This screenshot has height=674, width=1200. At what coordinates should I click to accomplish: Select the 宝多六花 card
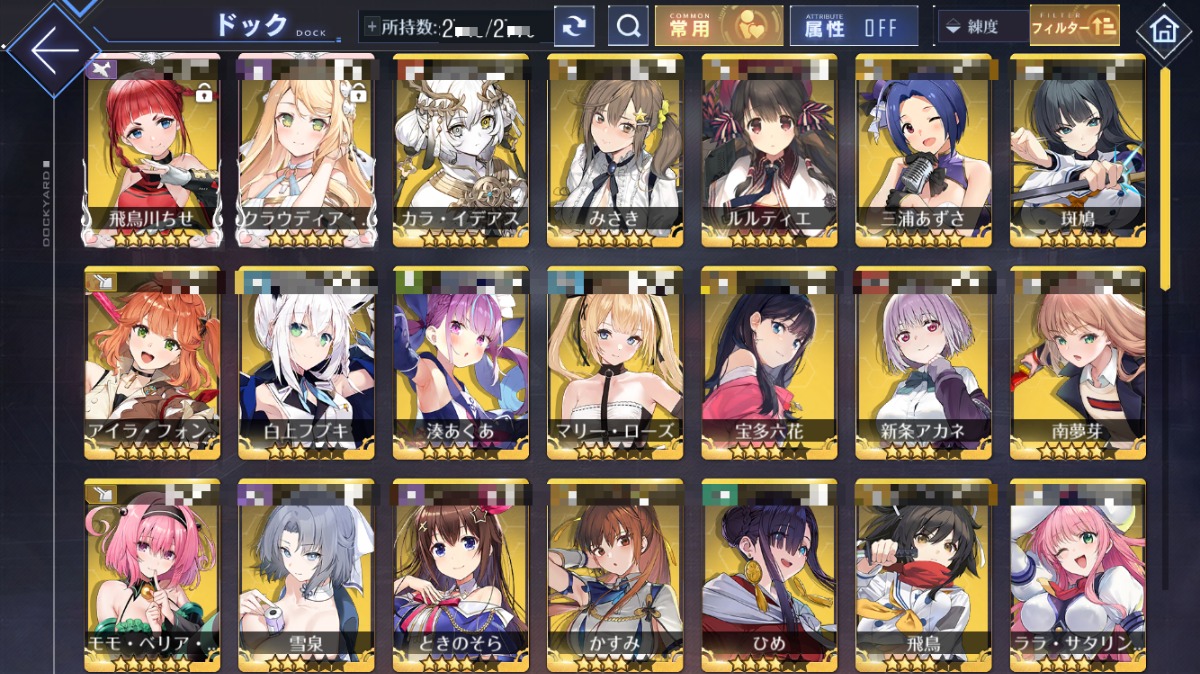click(x=769, y=362)
